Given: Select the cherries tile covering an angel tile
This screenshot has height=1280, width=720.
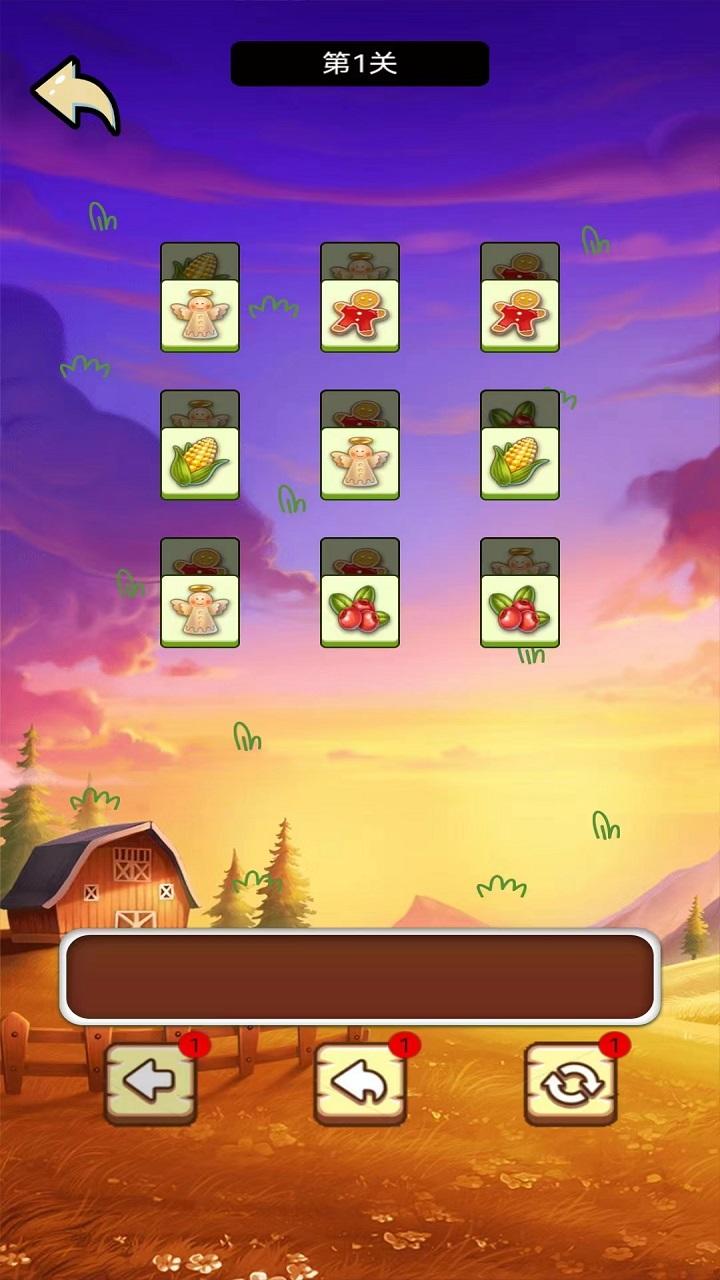Looking at the screenshot, I should click(520, 612).
